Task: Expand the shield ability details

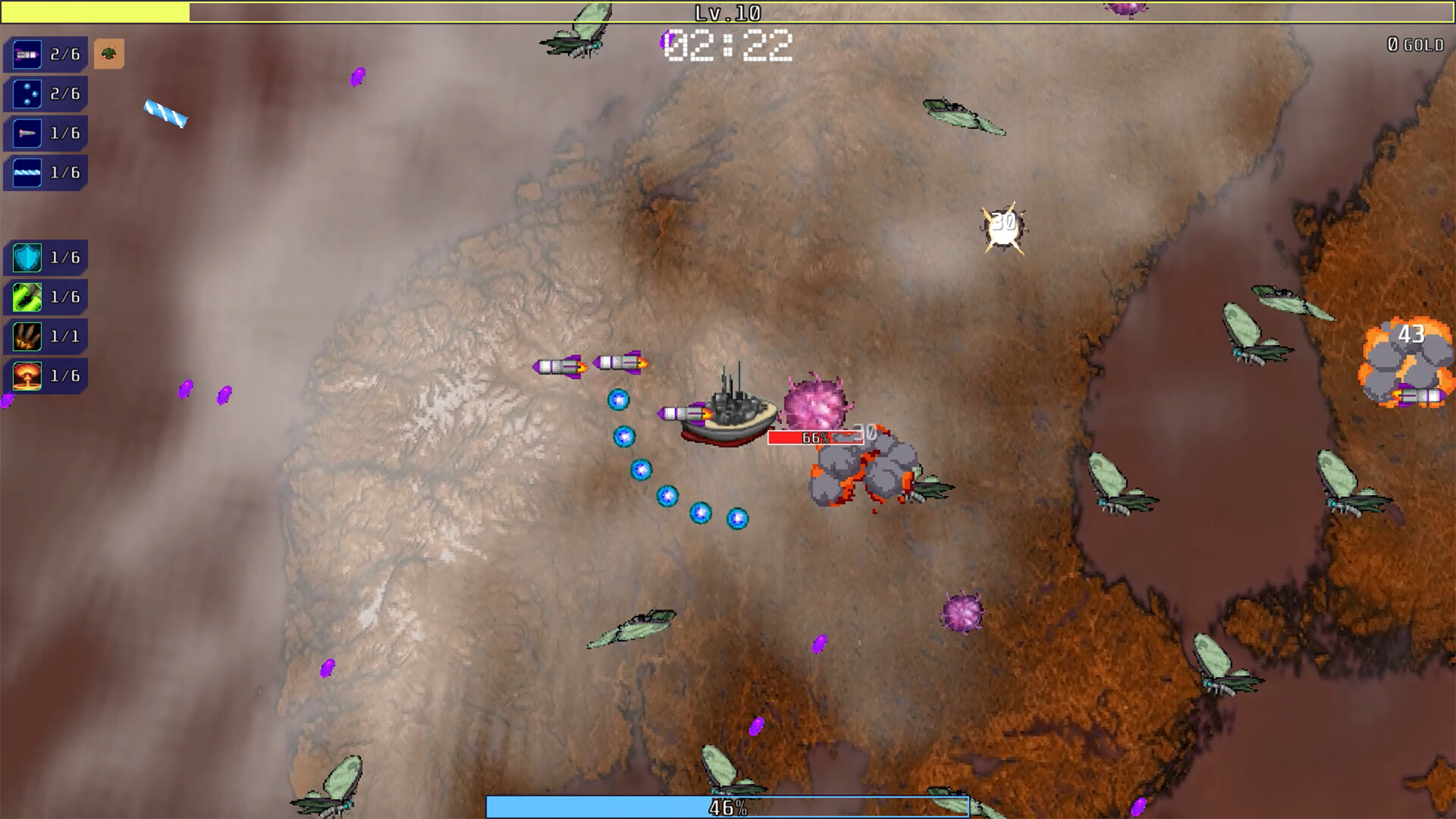Action: pyautogui.click(x=45, y=257)
